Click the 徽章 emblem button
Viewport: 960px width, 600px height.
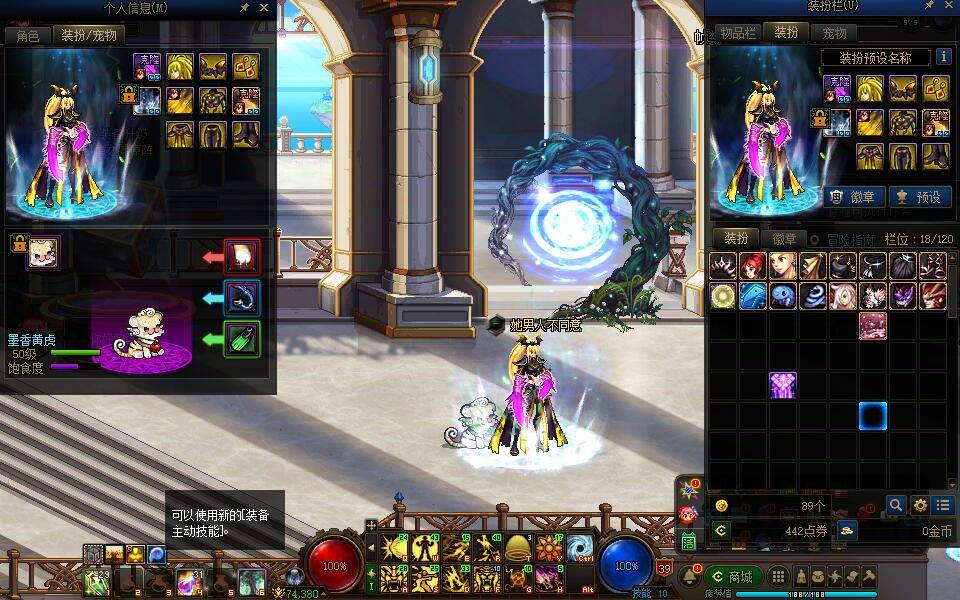pyautogui.click(x=854, y=197)
